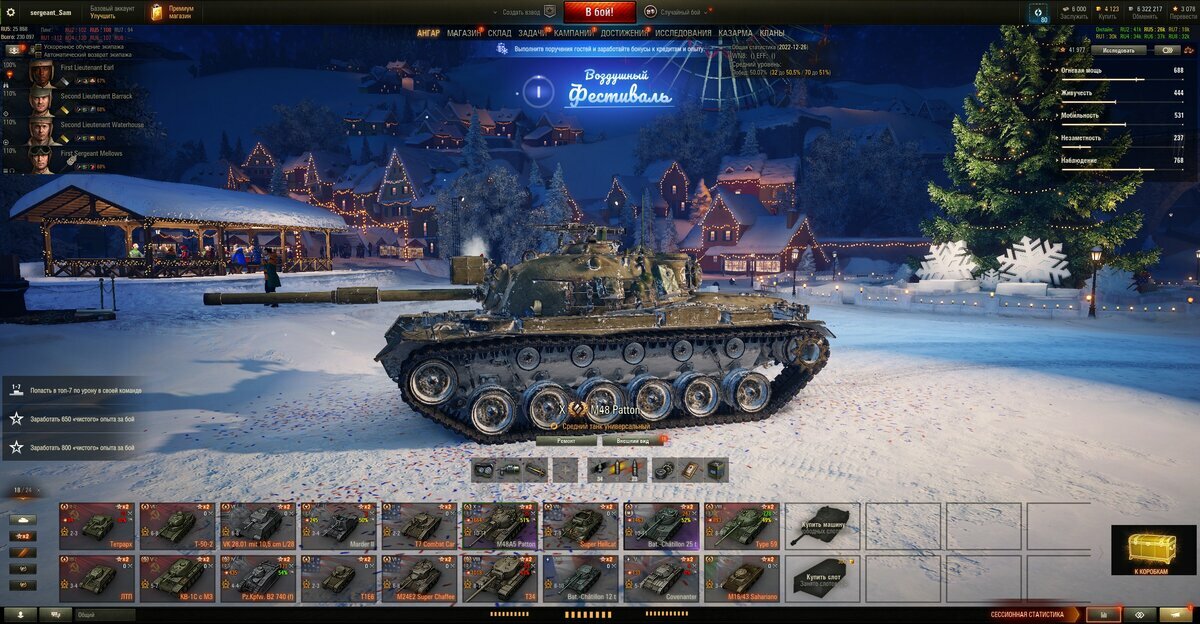Click the Исследовать button
Viewport: 1200px width, 624px height.
click(x=1118, y=49)
